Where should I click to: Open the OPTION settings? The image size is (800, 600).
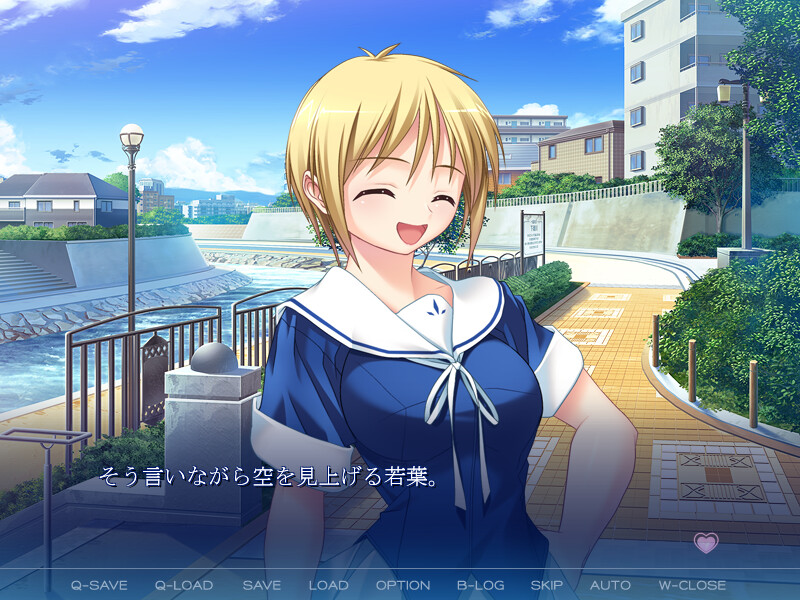click(403, 585)
